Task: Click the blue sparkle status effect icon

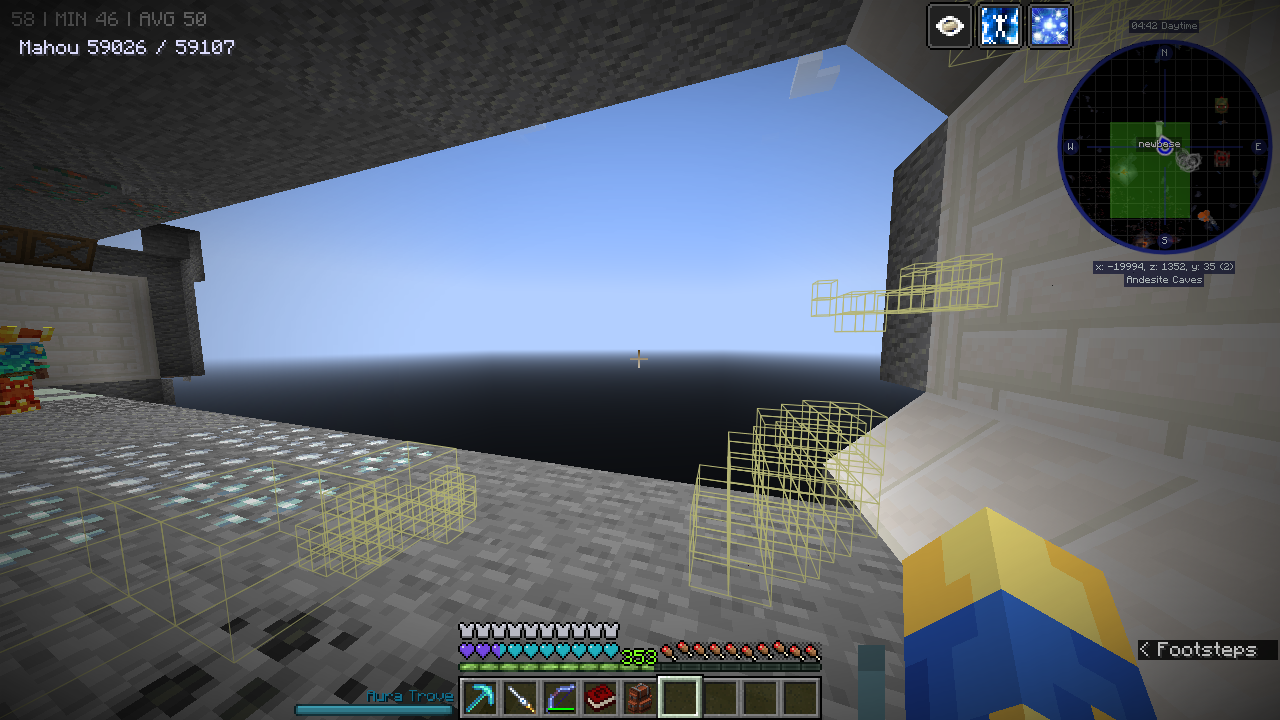Action: click(1049, 26)
